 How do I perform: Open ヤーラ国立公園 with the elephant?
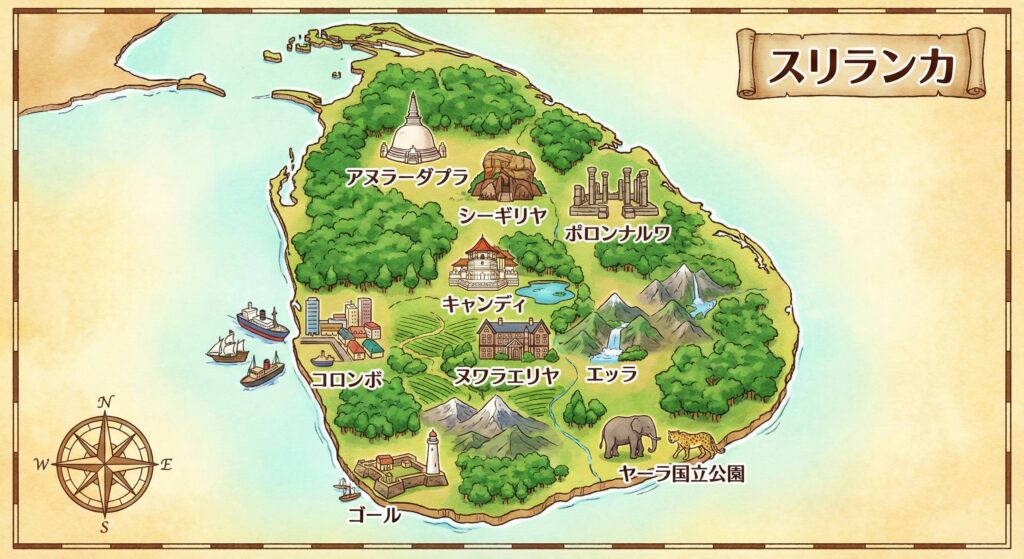[x=630, y=437]
